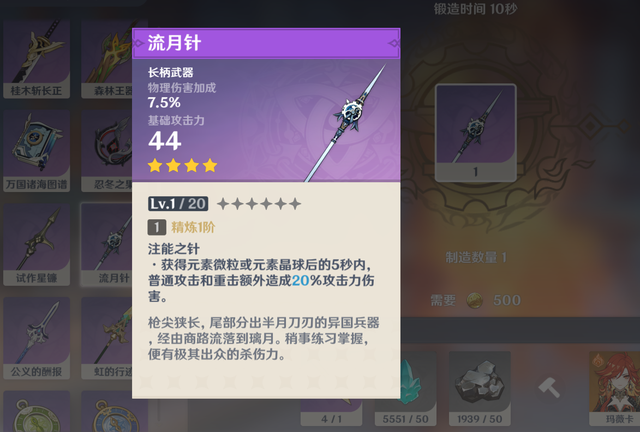Image resolution: width=640 pixels, height=432 pixels.
Task: Click the hammer forging icon
Action: (549, 385)
